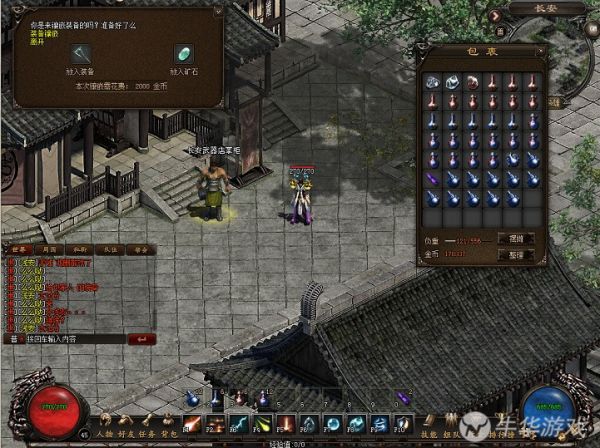Screen dimensions: 600x448
Task: Open the 摆摊 stall button
Action: pyautogui.click(x=515, y=239)
